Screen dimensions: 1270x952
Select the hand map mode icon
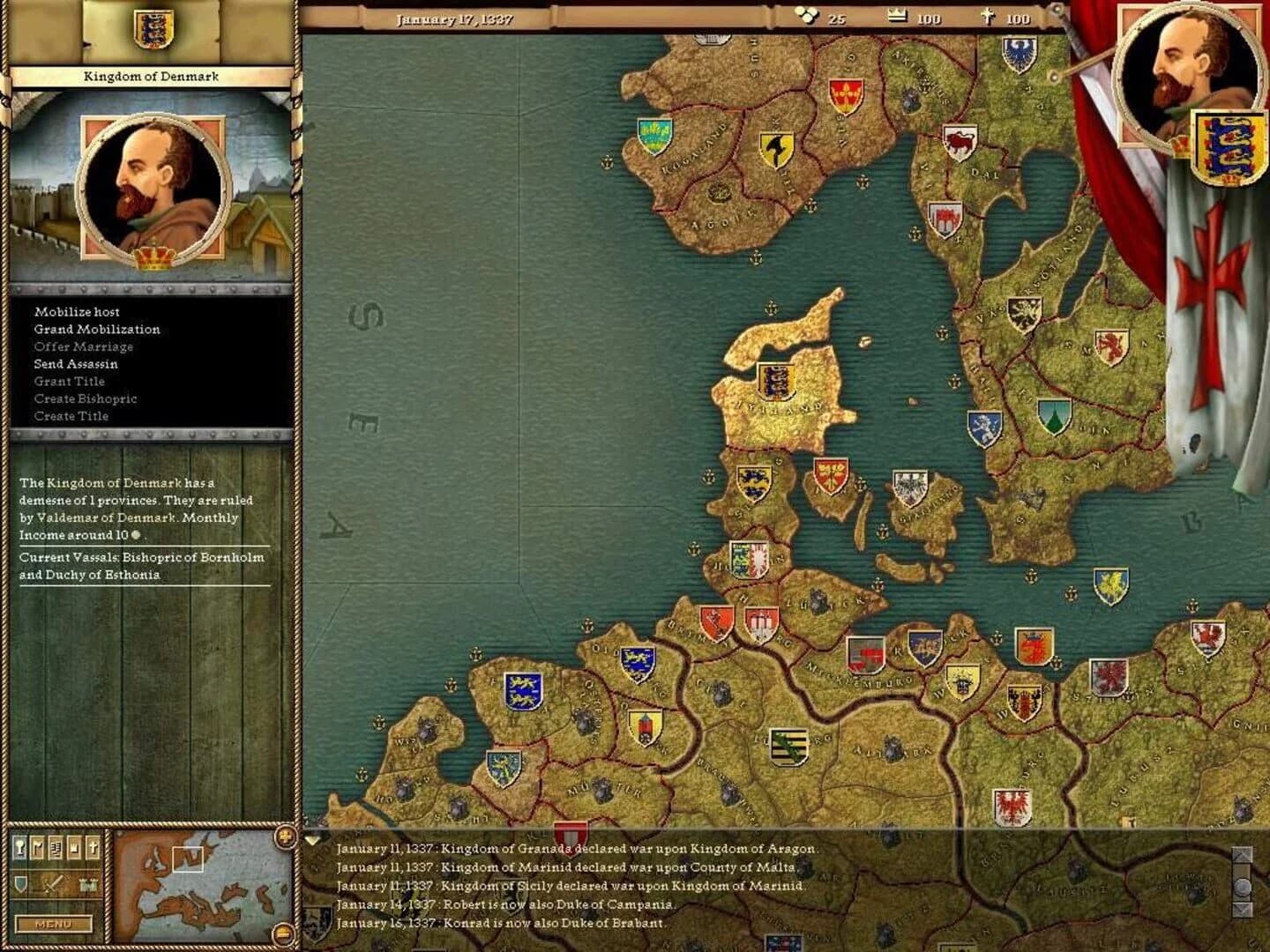click(74, 849)
